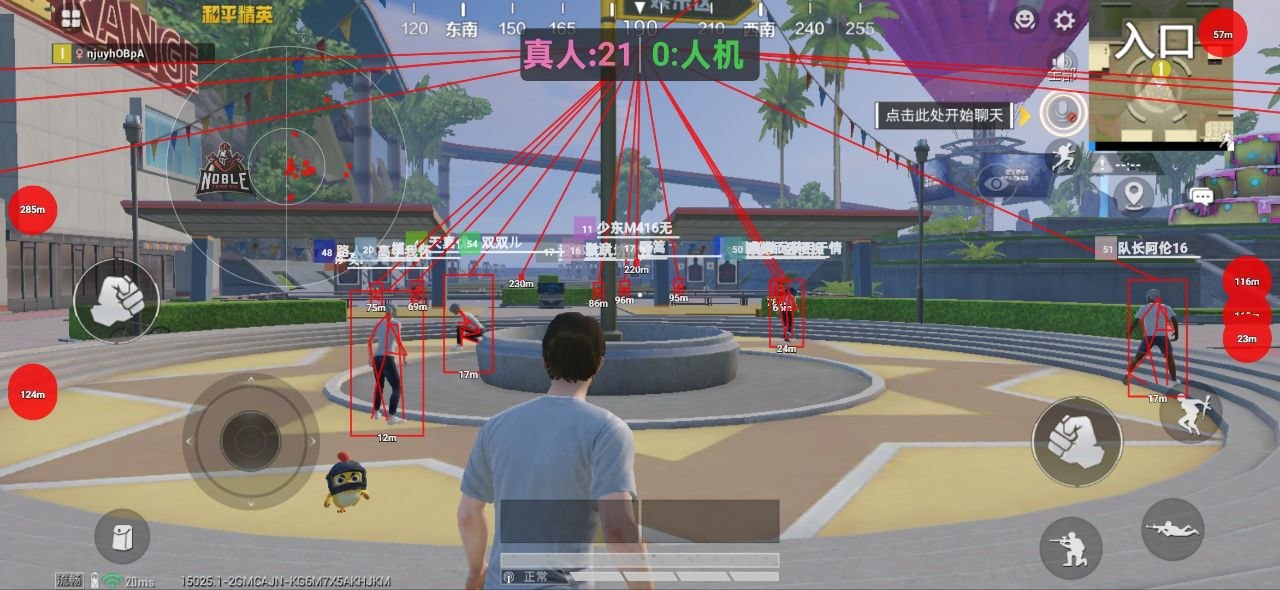Tap the lying soldier prone button
The height and width of the screenshot is (590, 1280).
click(x=1172, y=528)
